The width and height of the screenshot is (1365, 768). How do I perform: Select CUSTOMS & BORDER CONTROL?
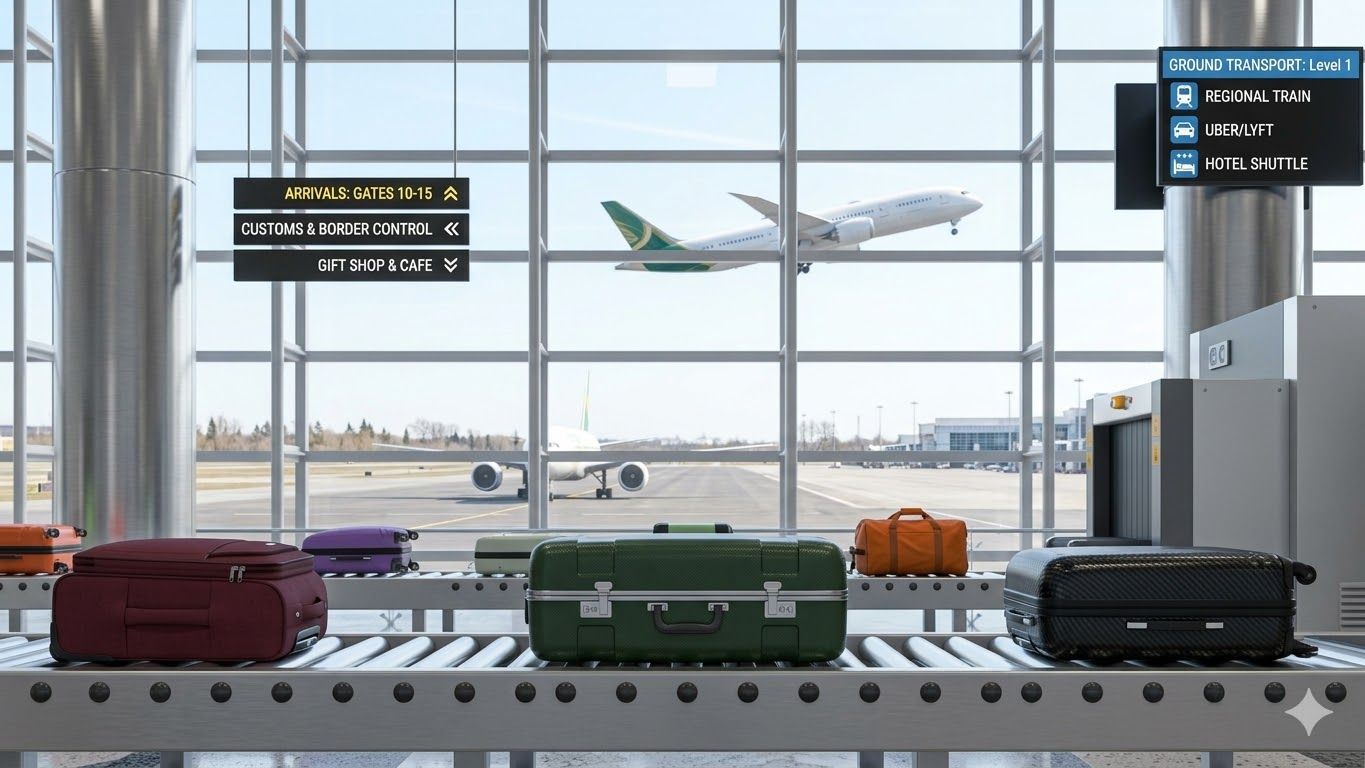point(337,229)
